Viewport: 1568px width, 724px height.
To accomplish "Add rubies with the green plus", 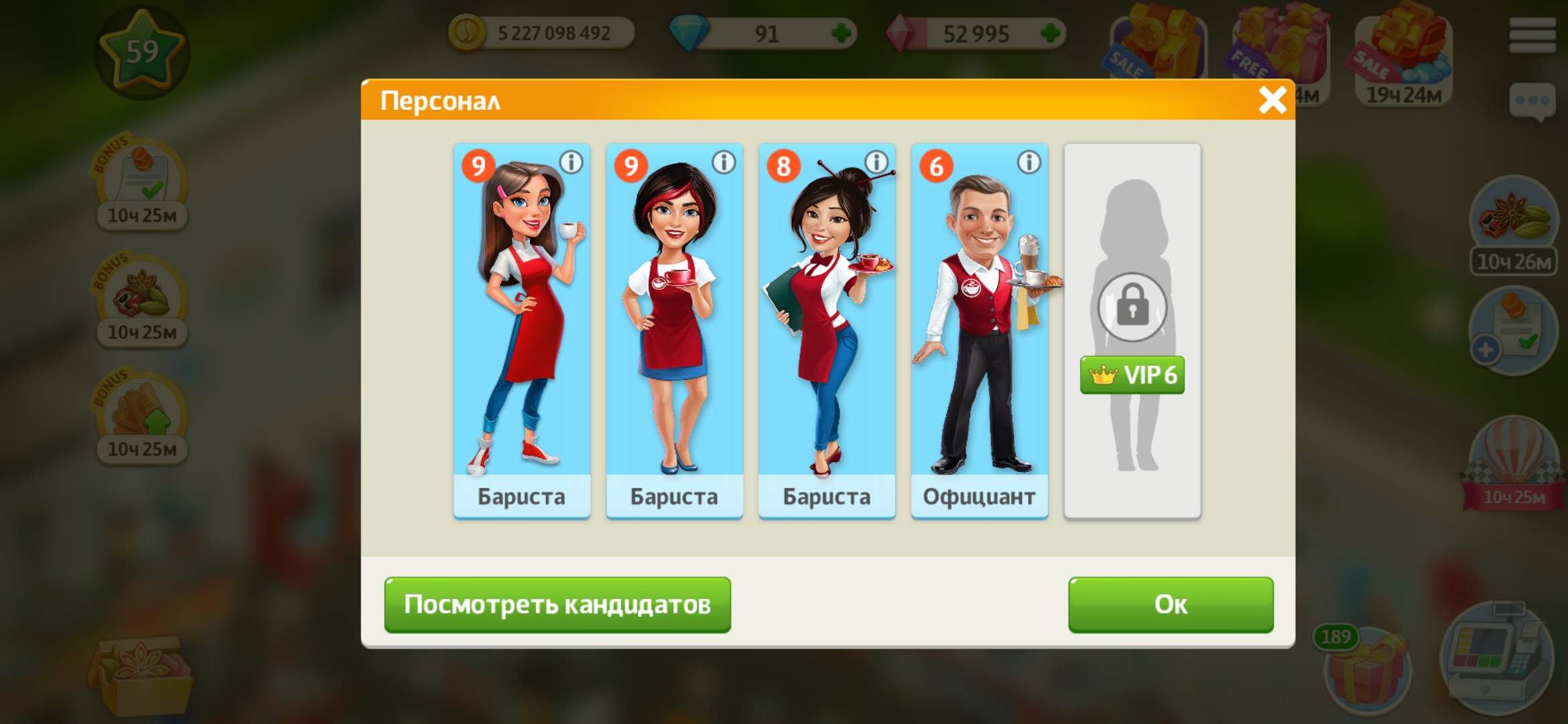I will coord(1051,33).
